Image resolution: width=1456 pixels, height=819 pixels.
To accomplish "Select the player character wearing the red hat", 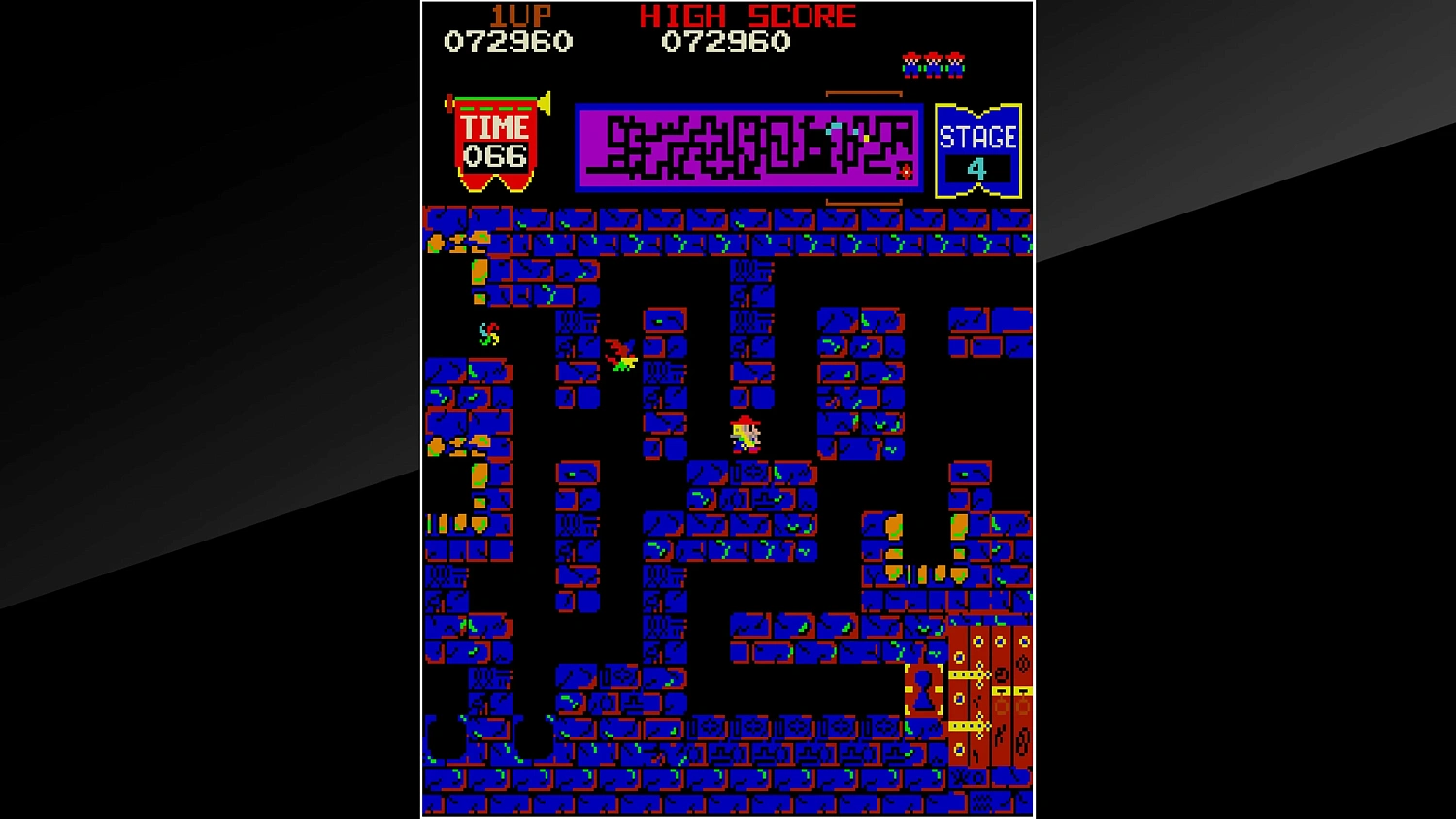I will pos(743,433).
